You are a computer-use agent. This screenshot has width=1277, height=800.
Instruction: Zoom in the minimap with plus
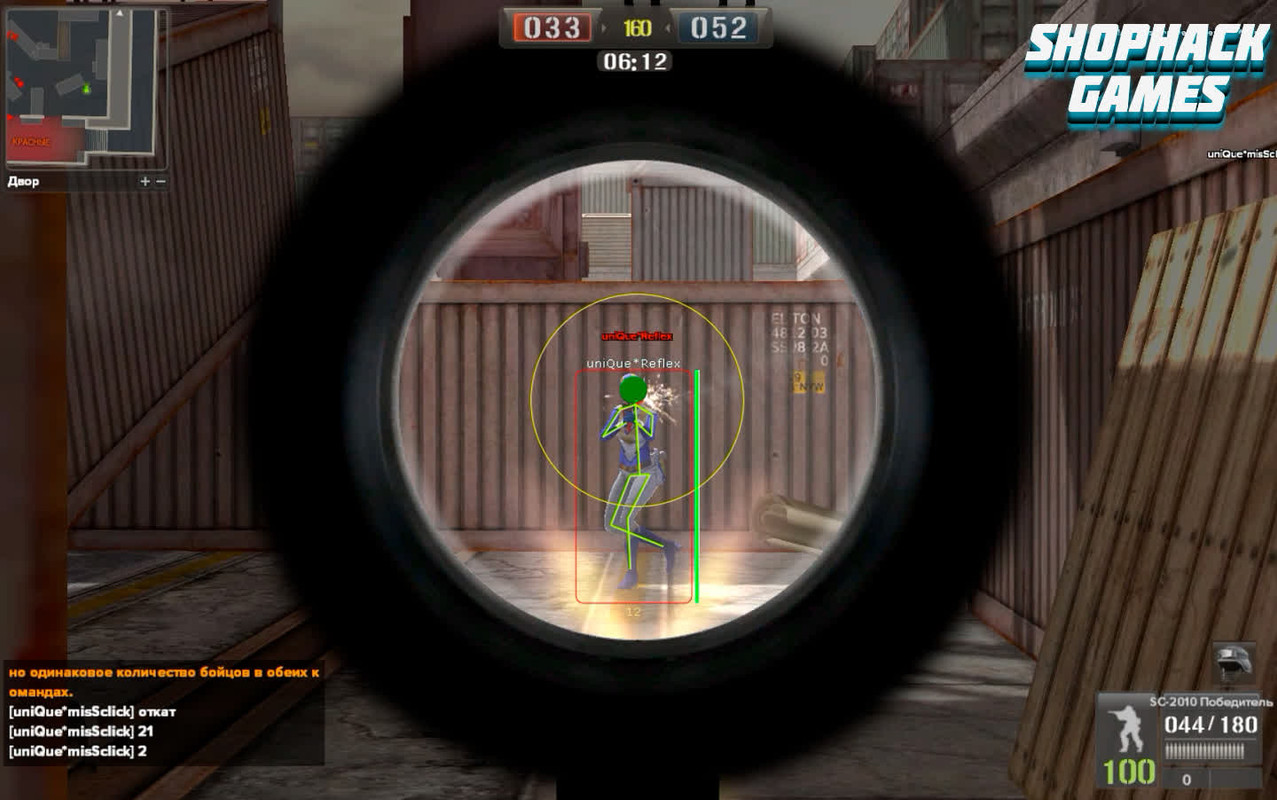pyautogui.click(x=145, y=181)
